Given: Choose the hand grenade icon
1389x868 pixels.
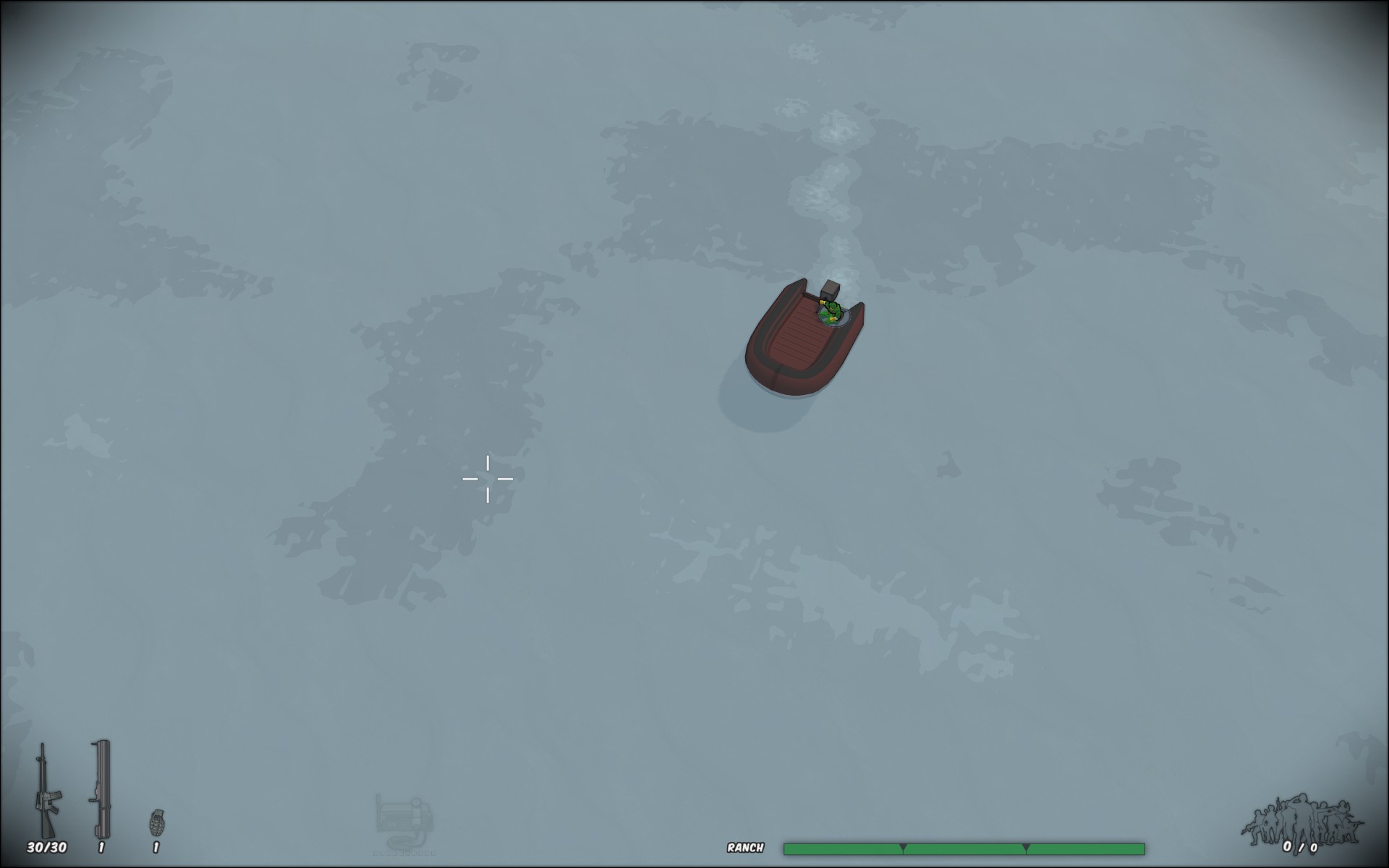Looking at the screenshot, I should click(x=156, y=822).
